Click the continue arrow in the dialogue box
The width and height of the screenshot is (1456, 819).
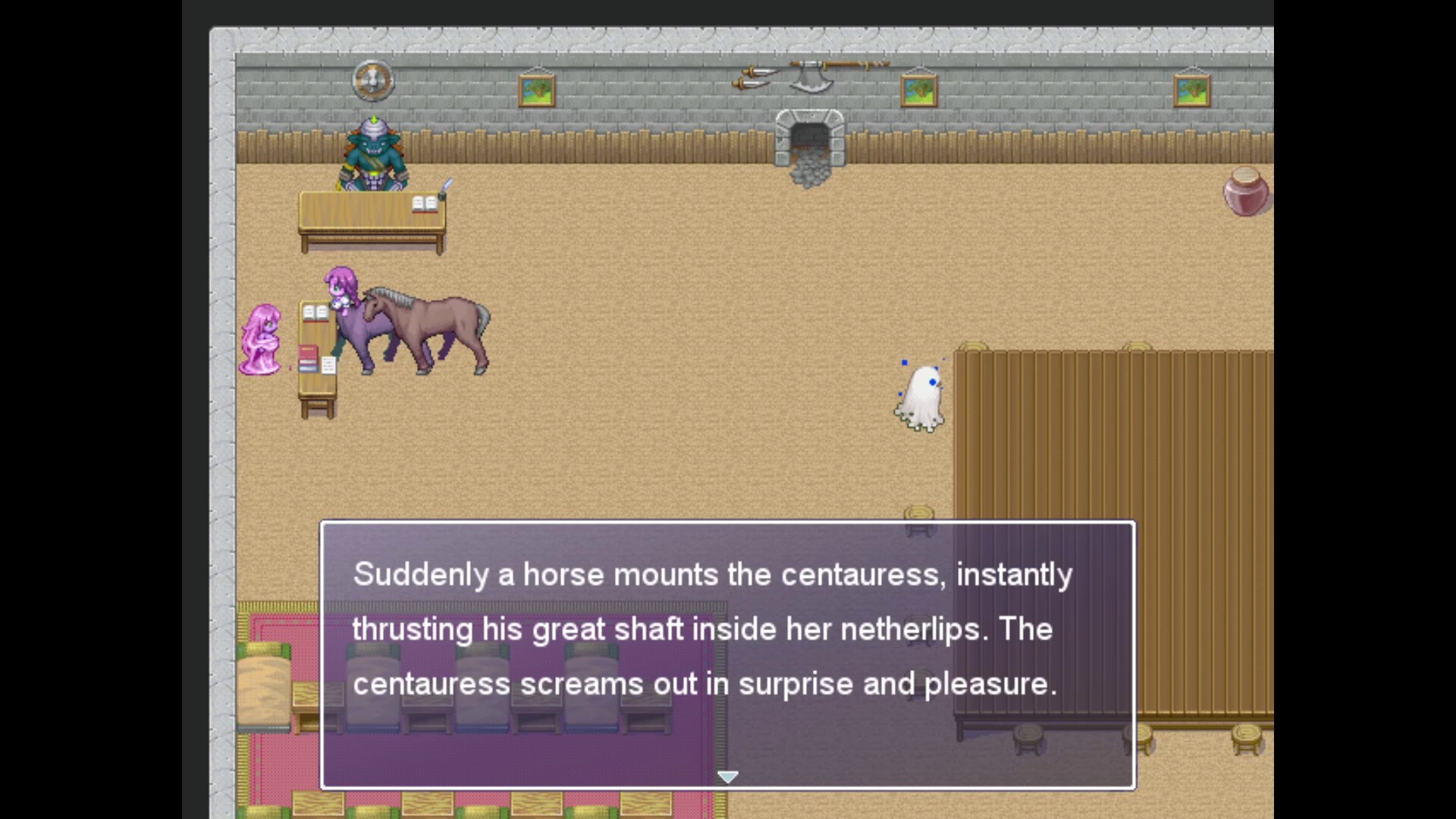pos(727,776)
